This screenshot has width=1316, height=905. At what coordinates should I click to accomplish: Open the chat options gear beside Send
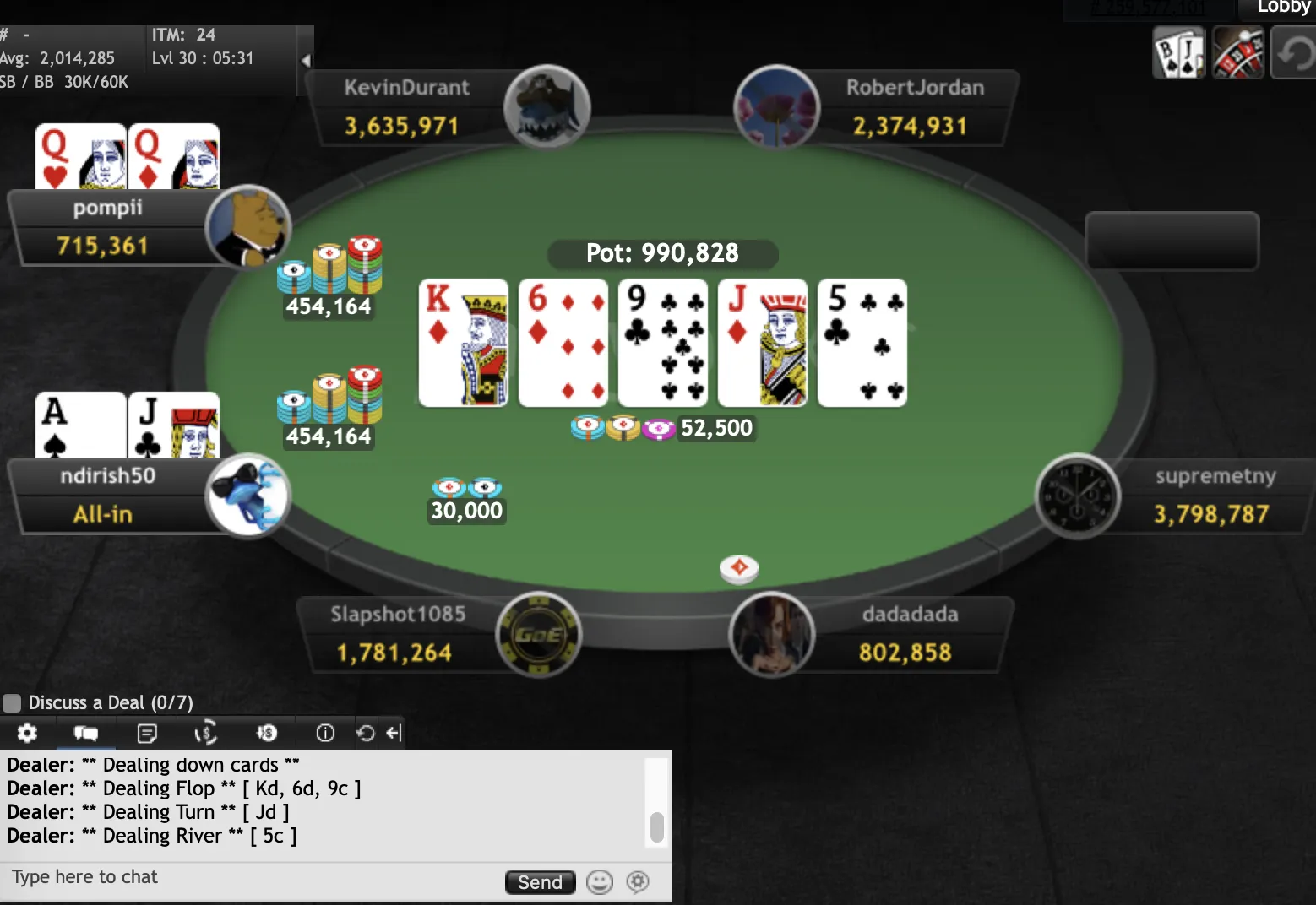click(x=638, y=882)
